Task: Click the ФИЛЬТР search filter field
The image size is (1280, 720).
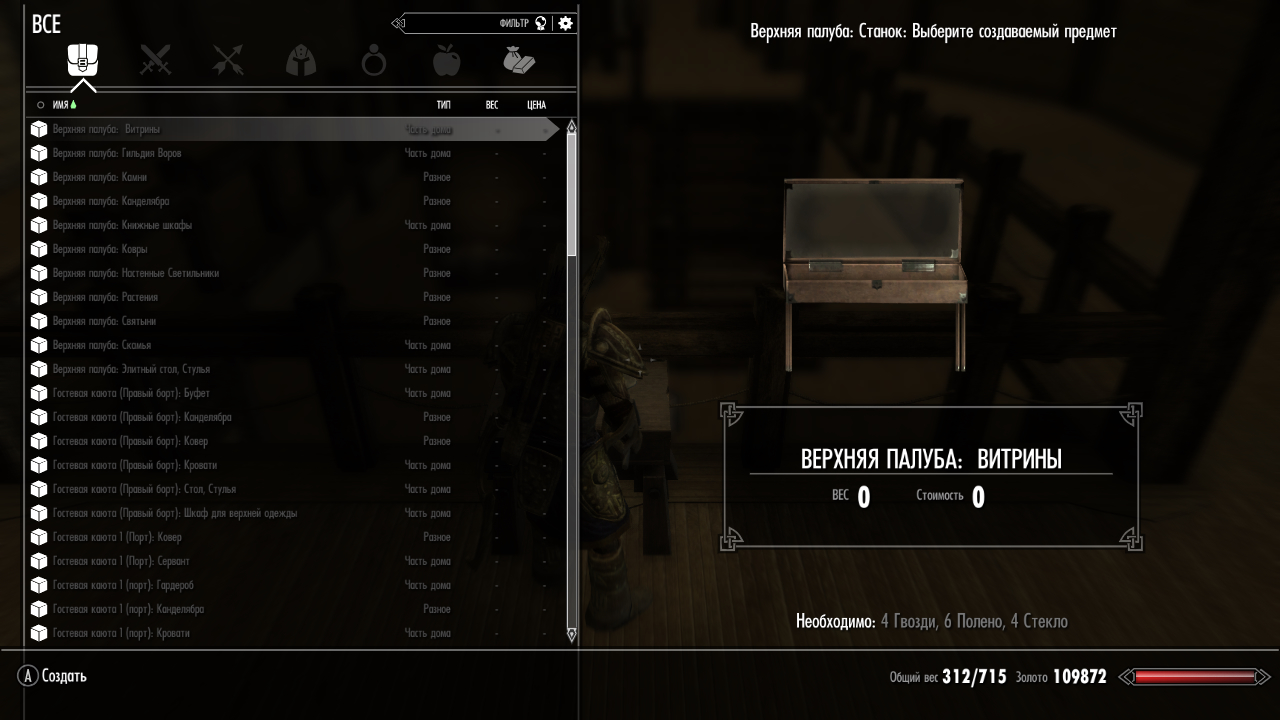Action: 470,23
